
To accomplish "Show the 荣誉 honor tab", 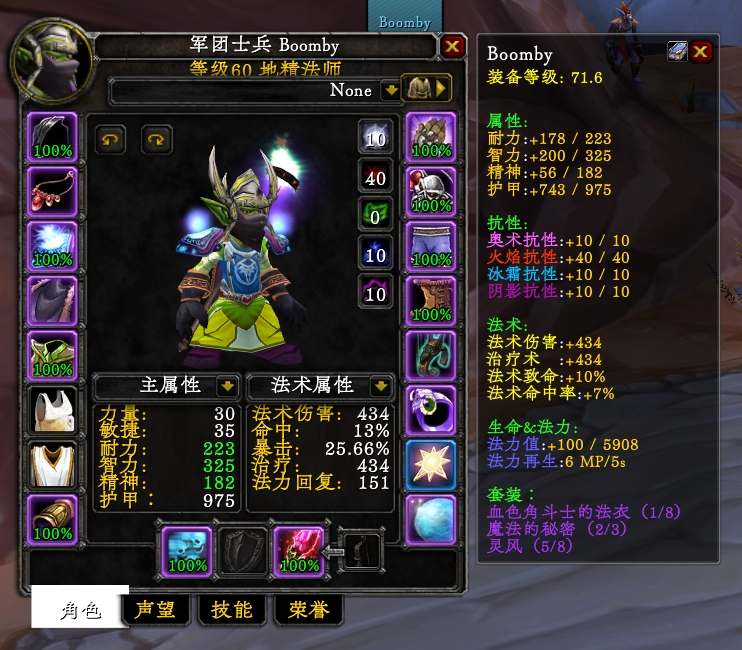I will pyautogui.click(x=309, y=609).
